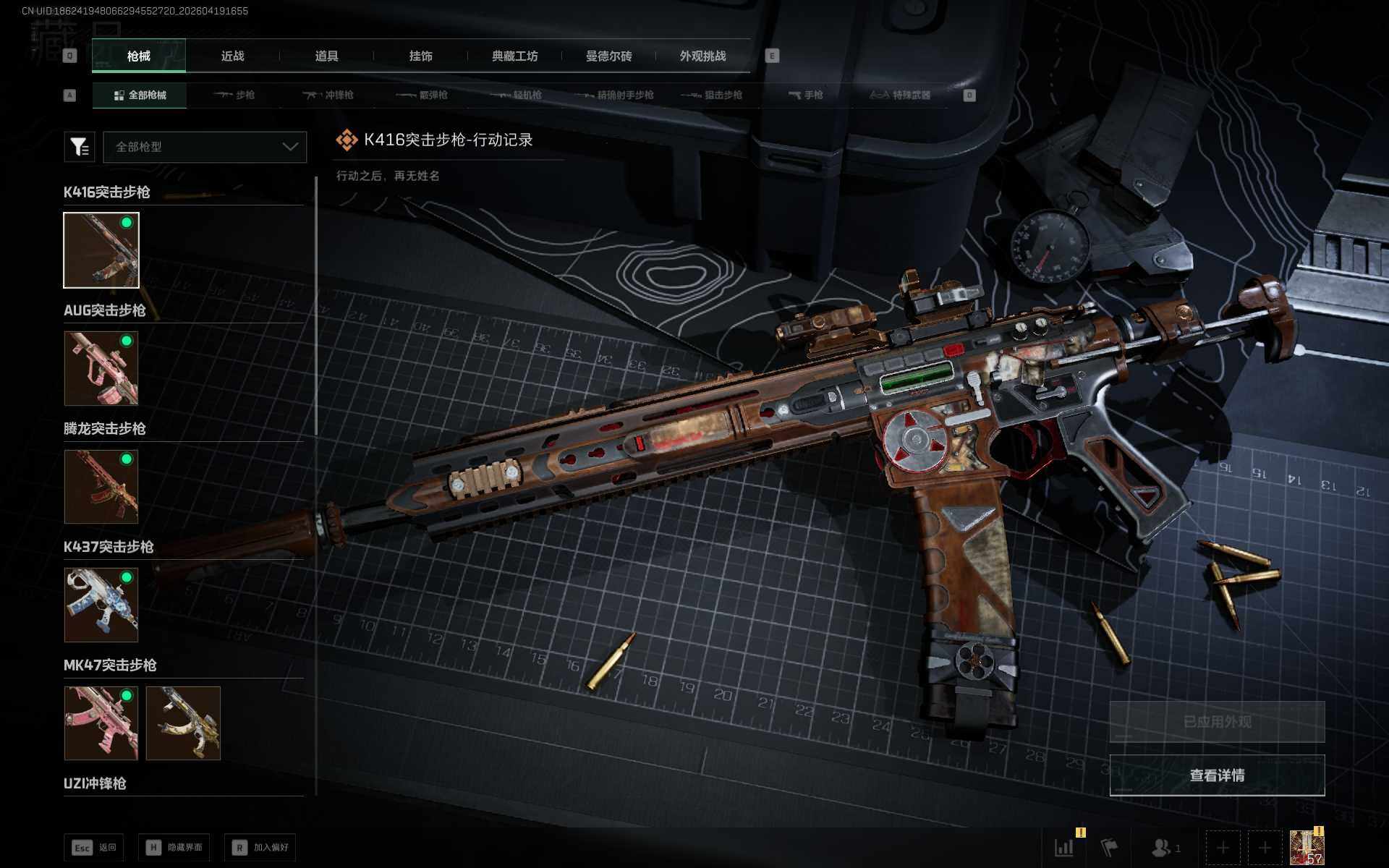Switch to the 近战 melee tab

pyautogui.click(x=232, y=56)
